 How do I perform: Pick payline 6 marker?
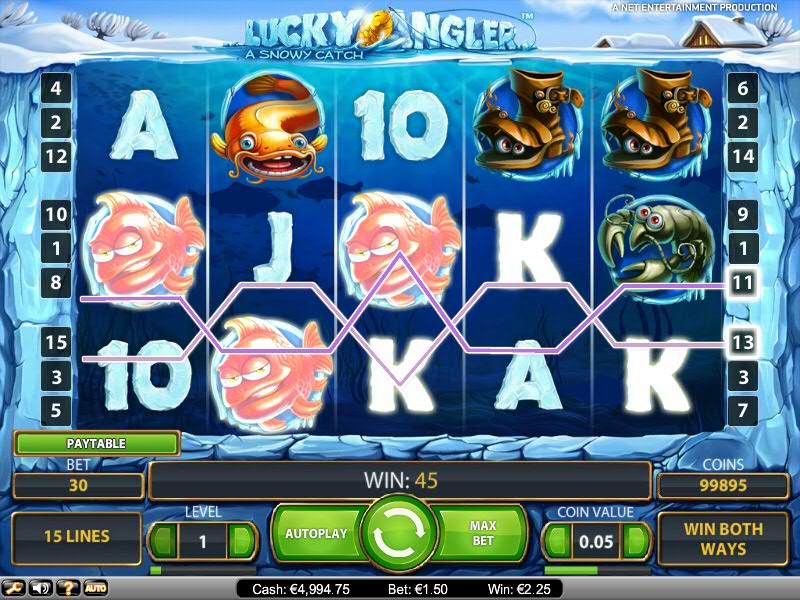[741, 88]
